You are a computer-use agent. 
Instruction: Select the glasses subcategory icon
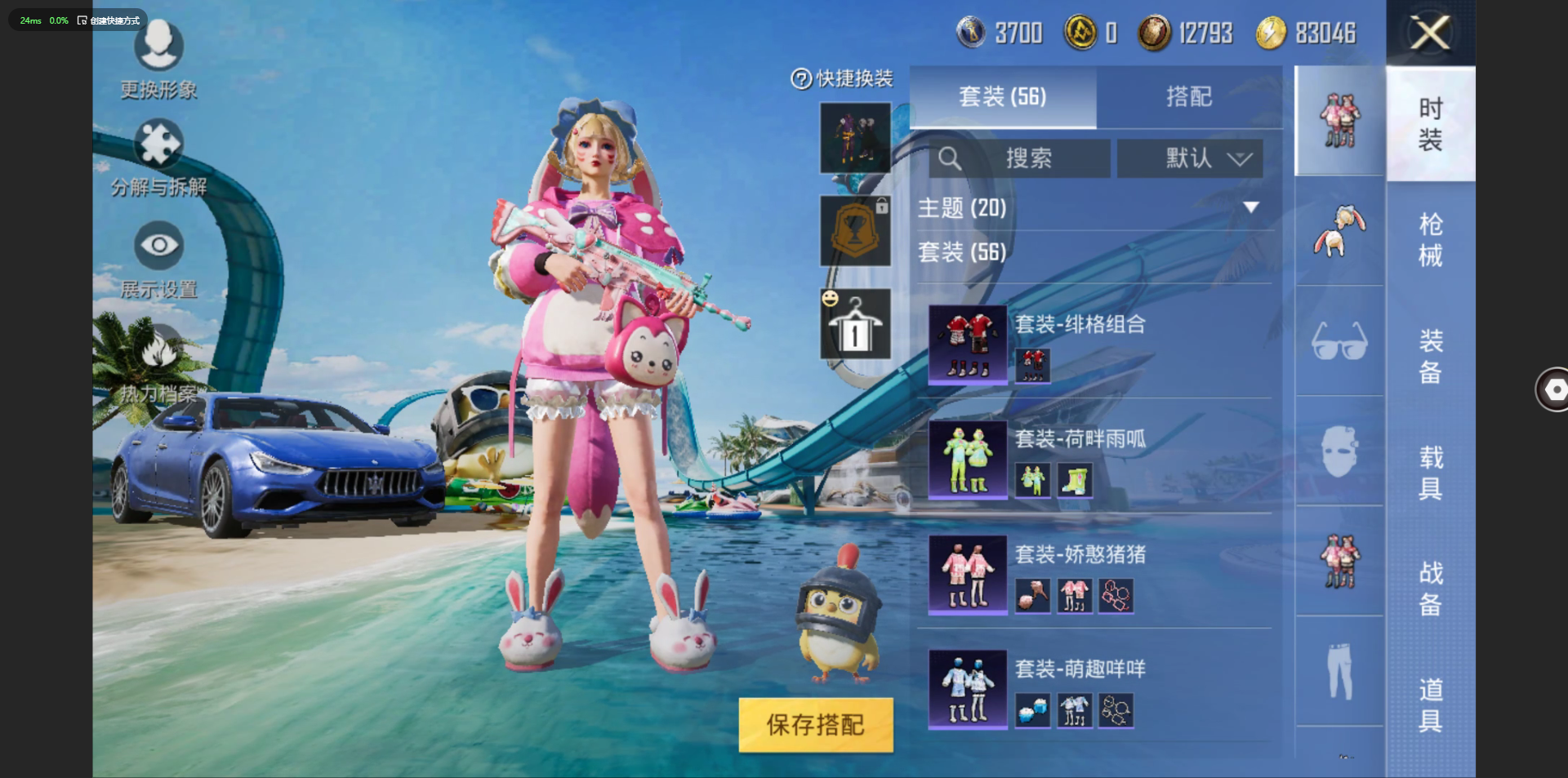pos(1339,340)
